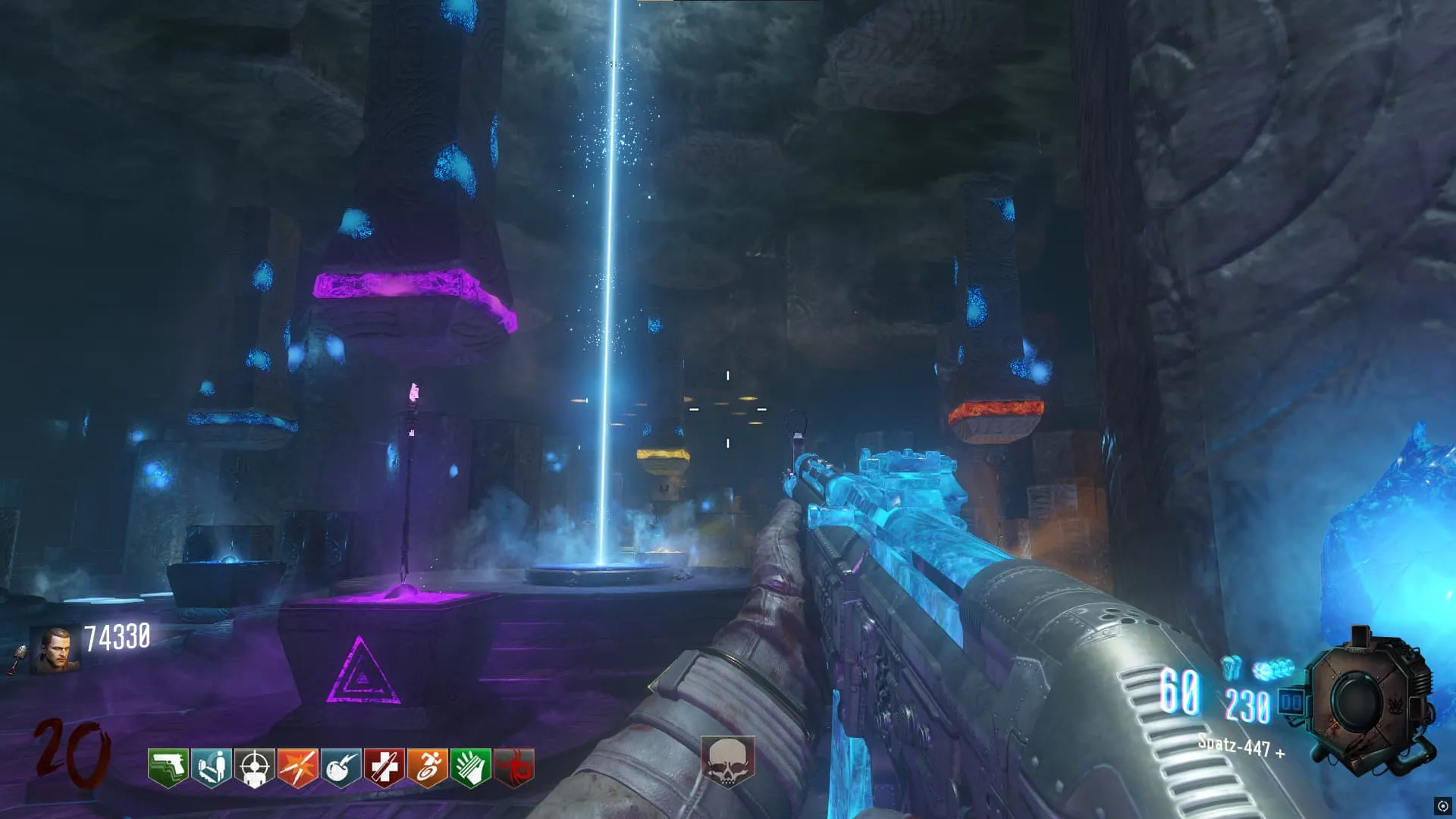Image resolution: width=1456 pixels, height=819 pixels.
Task: Click the orange running man Stamin-Up perk icon
Action: [428, 767]
